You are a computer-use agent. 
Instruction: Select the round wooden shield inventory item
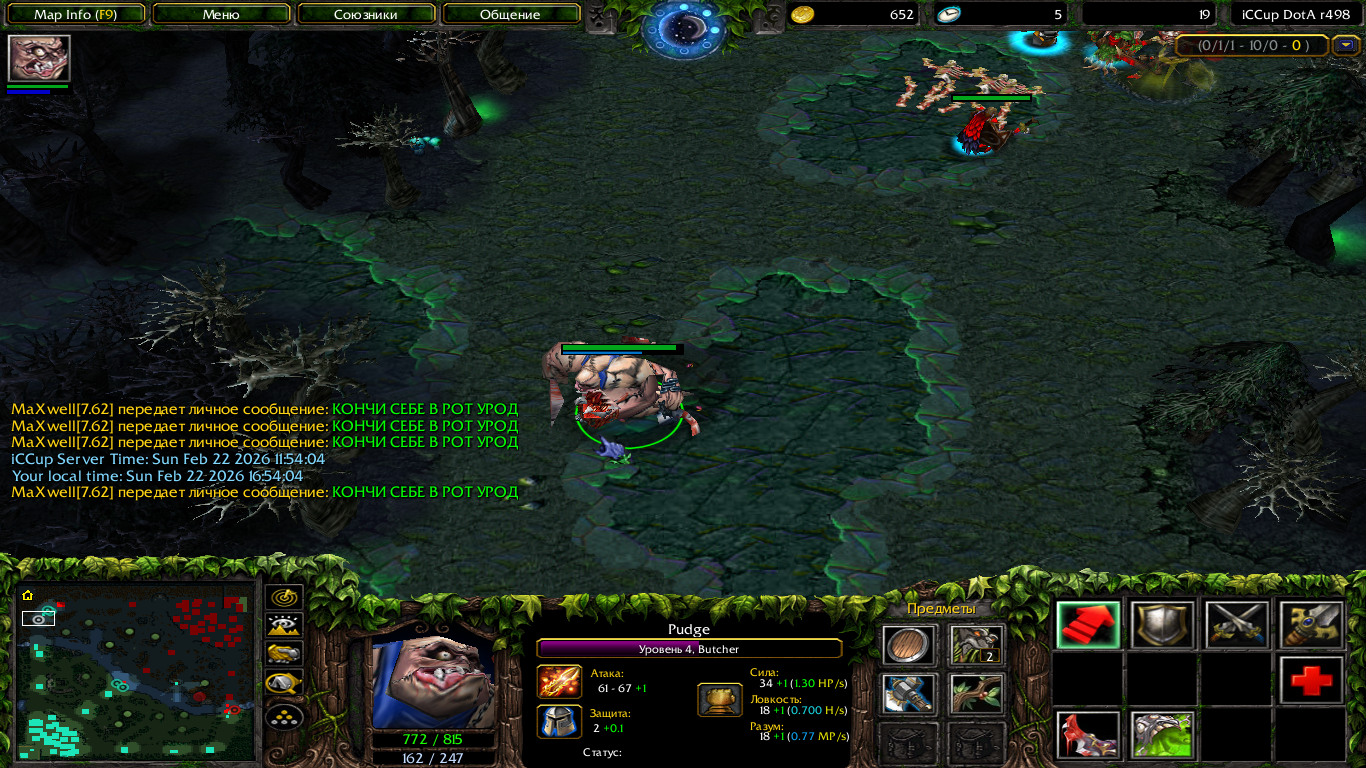point(909,645)
